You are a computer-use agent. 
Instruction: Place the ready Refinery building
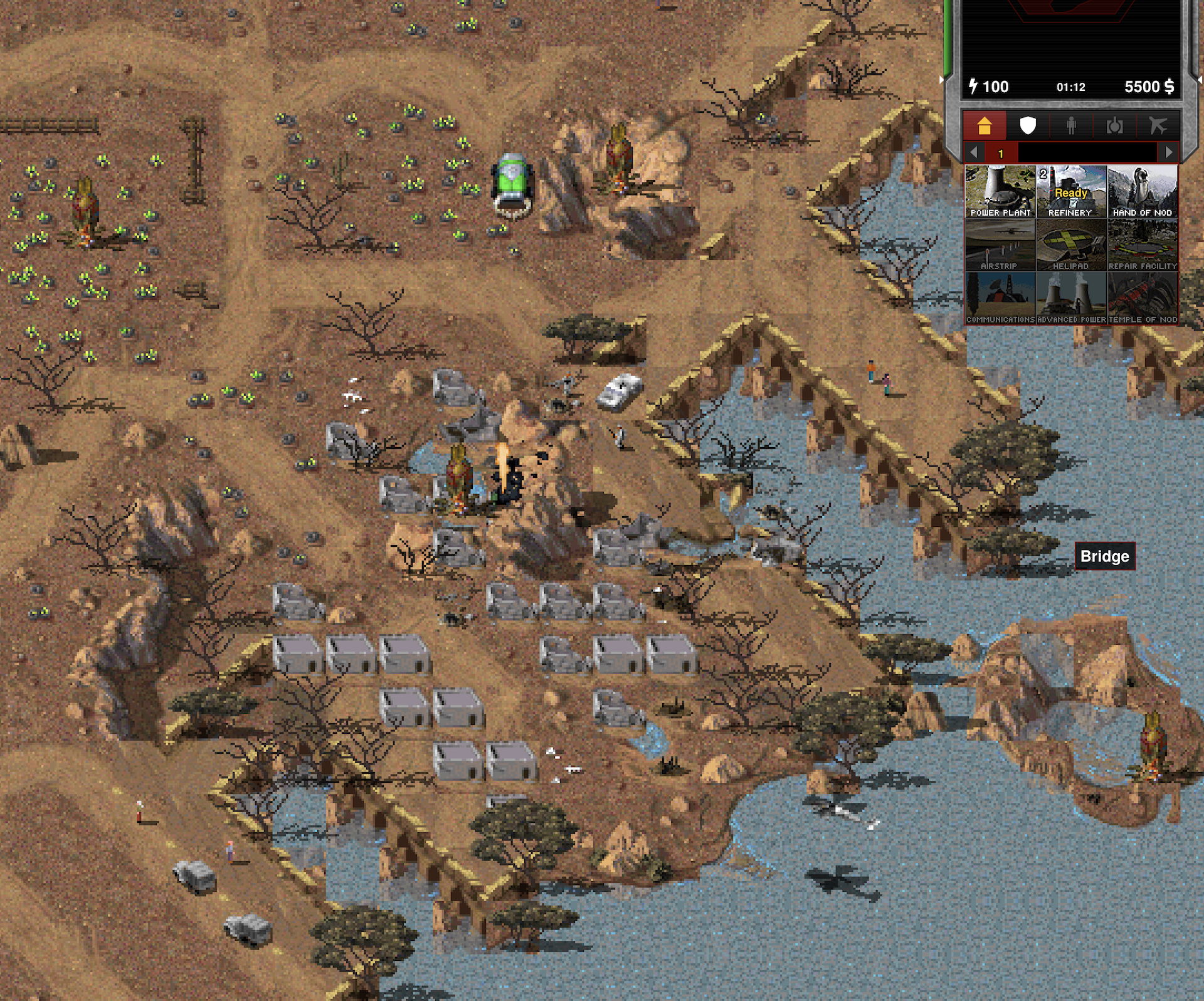click(x=1071, y=191)
